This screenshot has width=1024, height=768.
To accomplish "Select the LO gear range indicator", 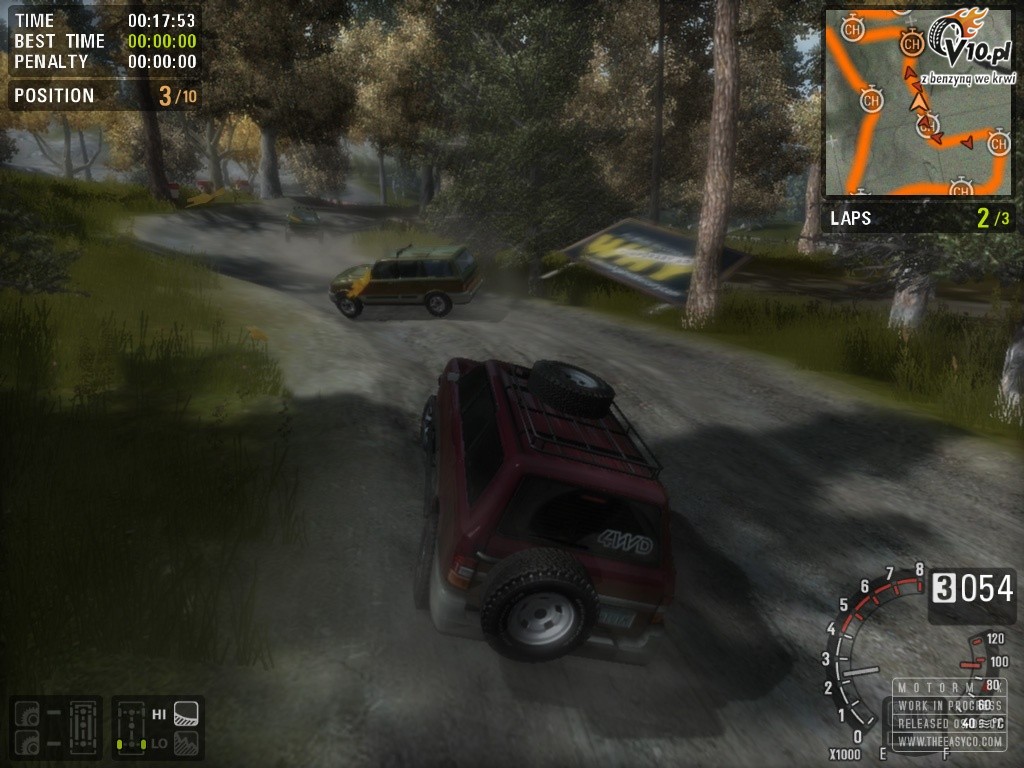I will click(x=159, y=743).
